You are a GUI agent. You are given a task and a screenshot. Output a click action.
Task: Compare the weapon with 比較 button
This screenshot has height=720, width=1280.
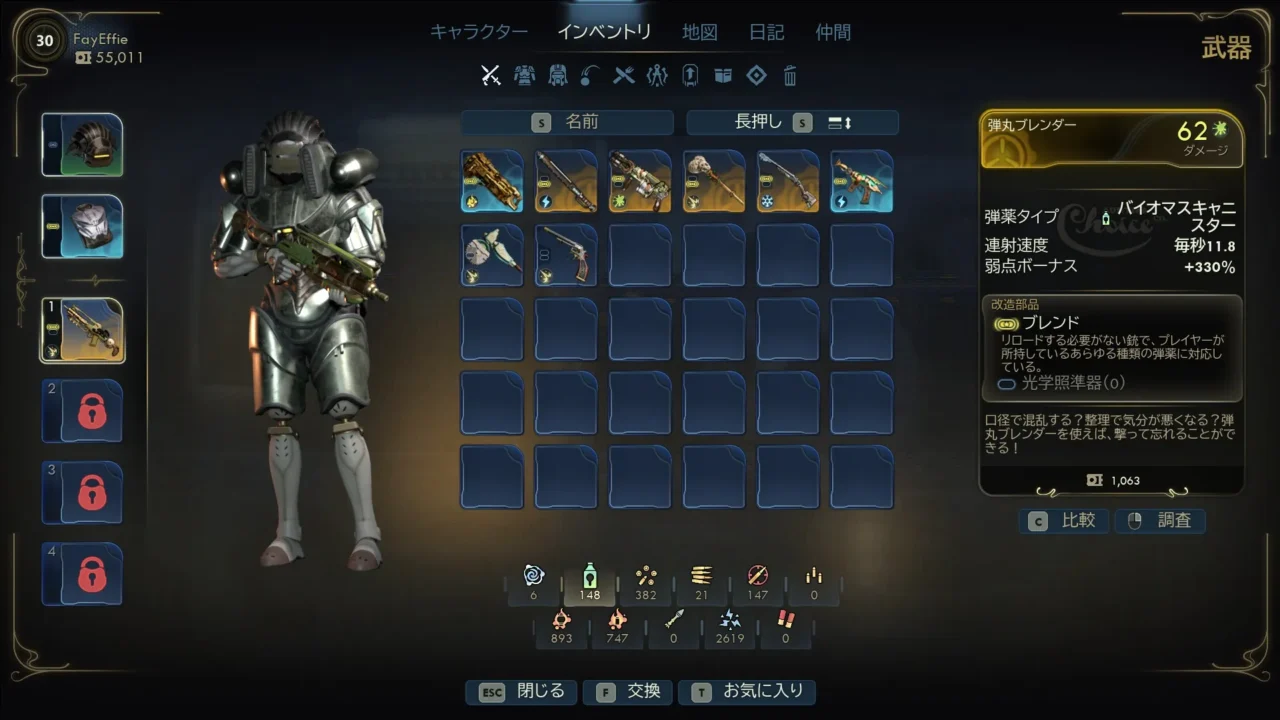click(1064, 521)
